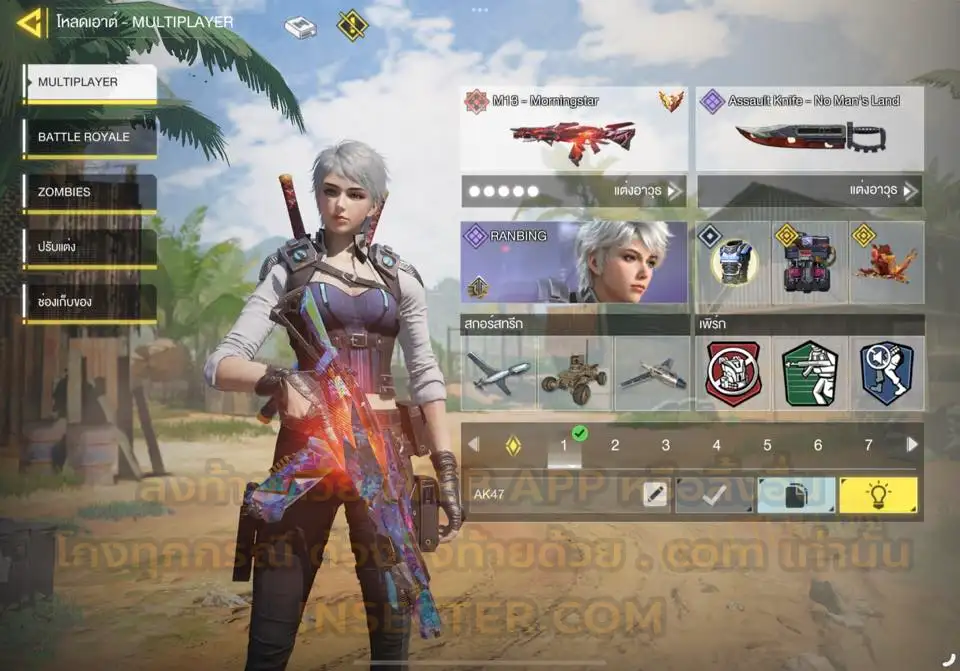Choose the combat buggy scorestreak slot
Screen dimensions: 960x671
click(x=574, y=374)
